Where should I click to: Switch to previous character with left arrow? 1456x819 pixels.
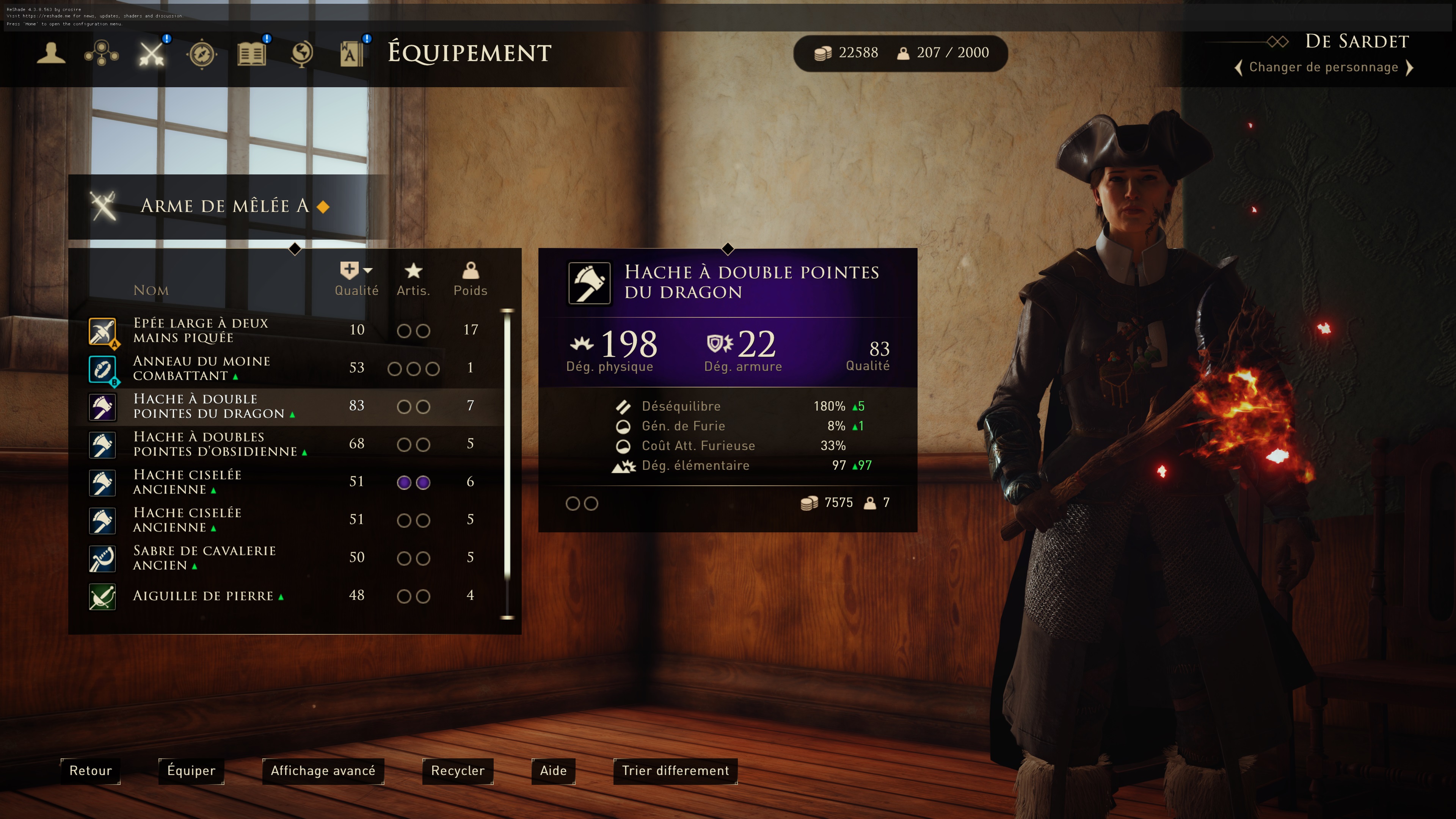pyautogui.click(x=1238, y=68)
